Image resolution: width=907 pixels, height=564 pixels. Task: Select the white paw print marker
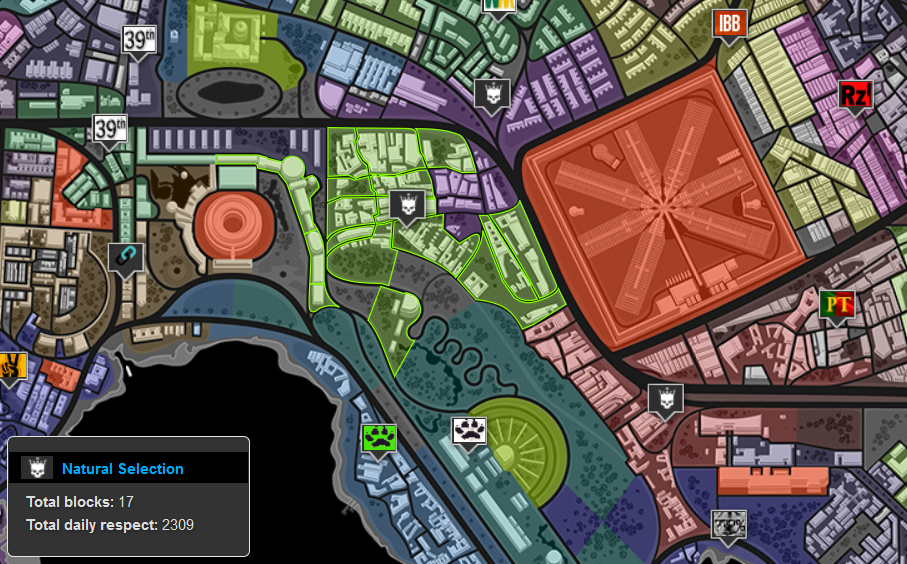click(x=469, y=431)
